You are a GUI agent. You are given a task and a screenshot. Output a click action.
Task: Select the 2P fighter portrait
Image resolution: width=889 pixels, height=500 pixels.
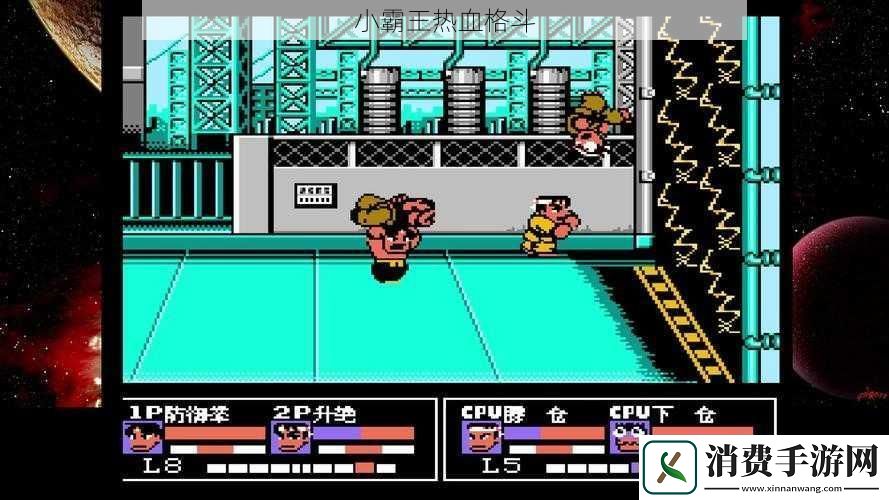290,438
